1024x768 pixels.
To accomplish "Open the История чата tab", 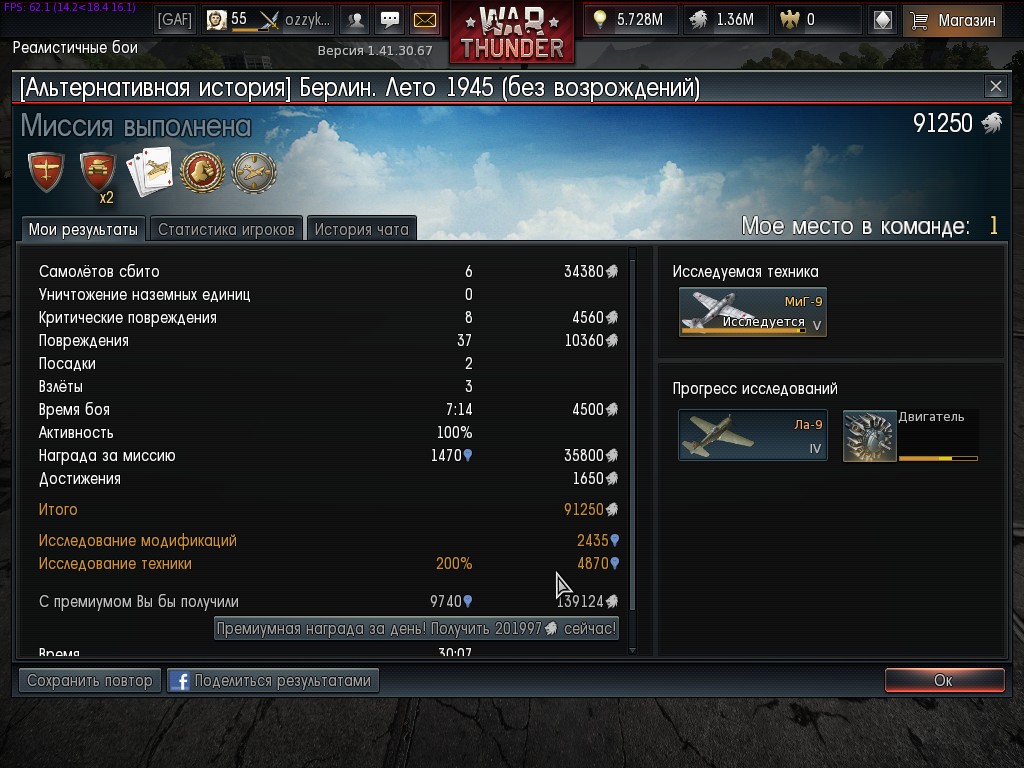I will [x=361, y=229].
